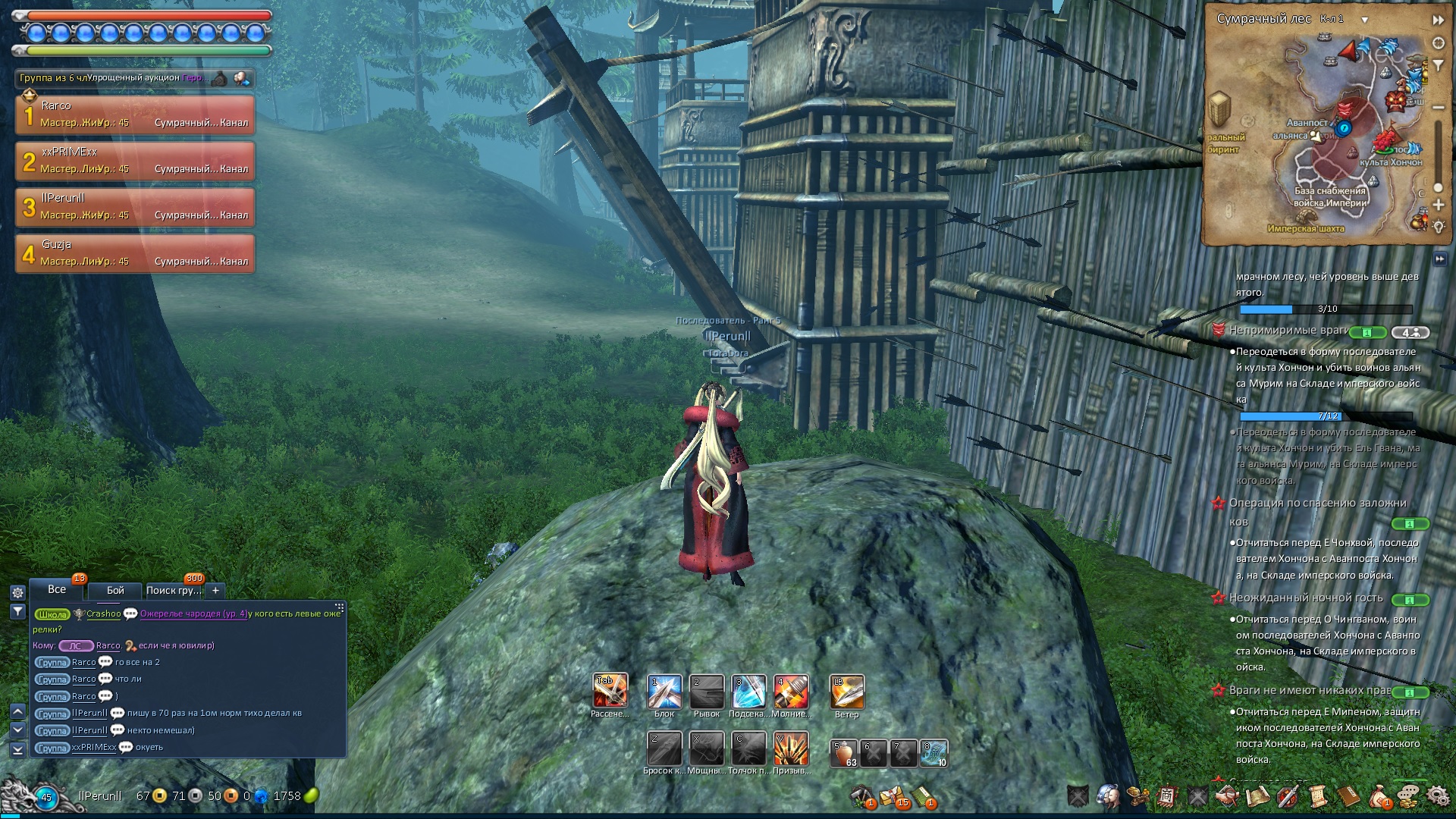Open the mail envelope with 15 notifications
The image size is (1456, 819).
(892, 797)
